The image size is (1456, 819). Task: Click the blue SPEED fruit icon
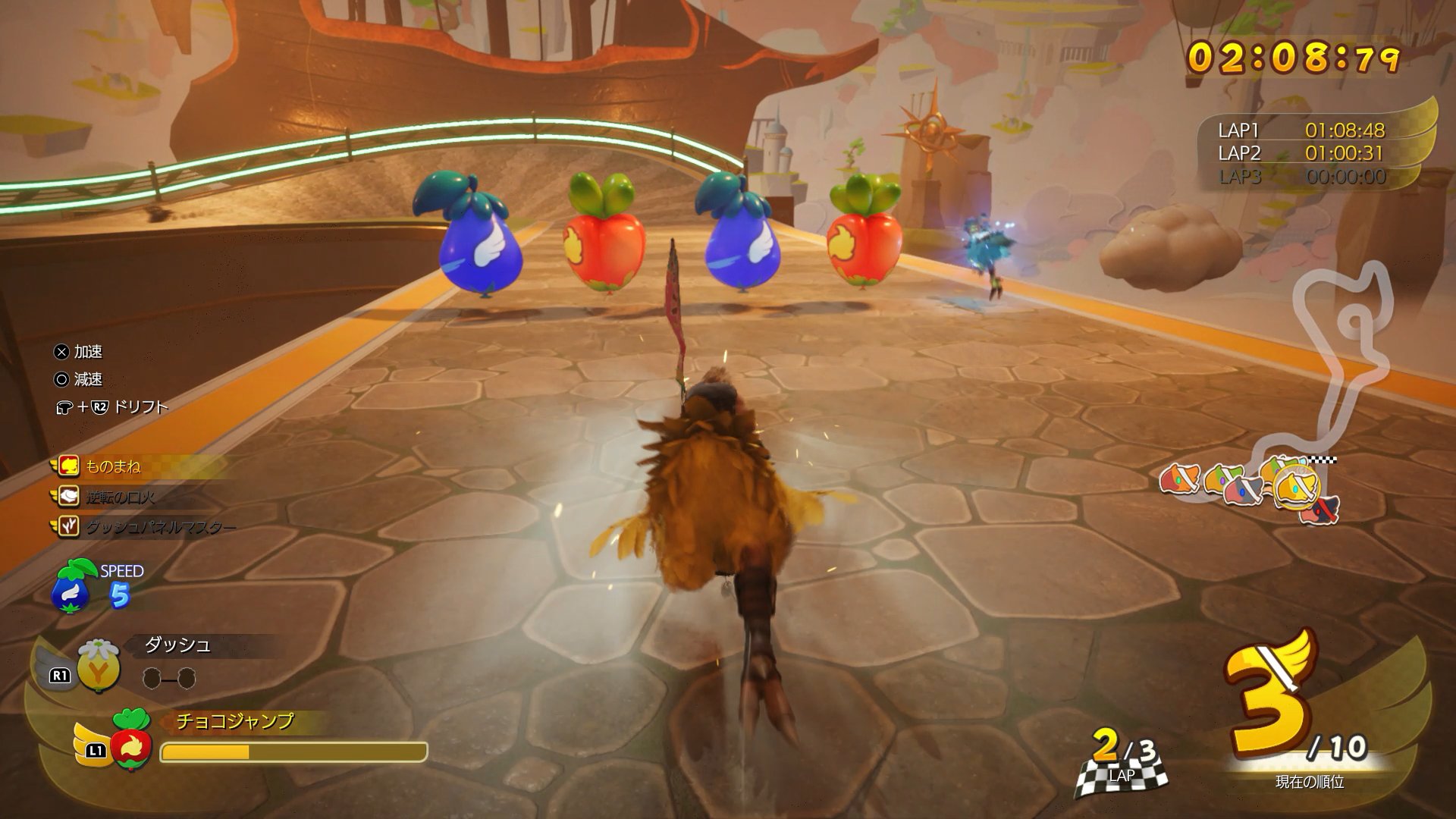(71, 586)
